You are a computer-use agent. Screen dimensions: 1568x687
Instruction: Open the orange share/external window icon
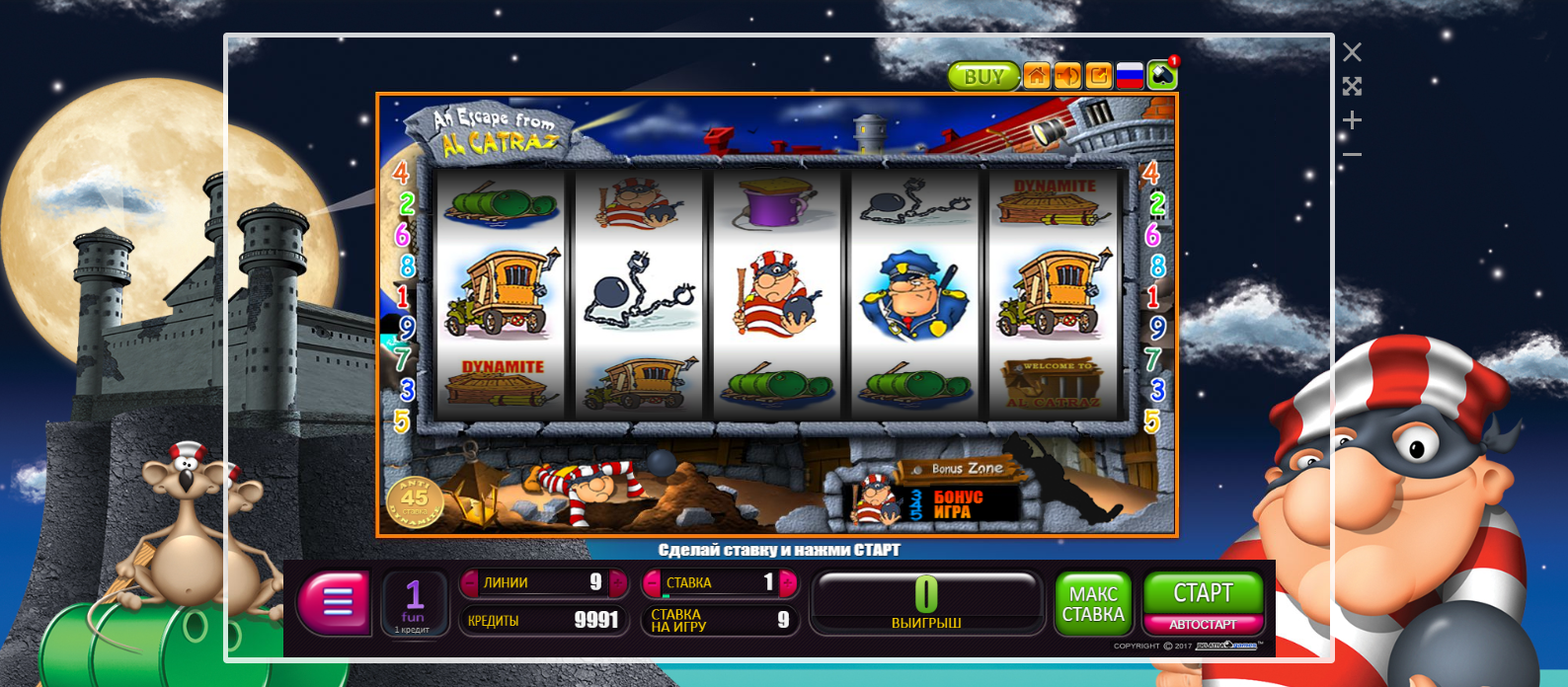[1099, 76]
